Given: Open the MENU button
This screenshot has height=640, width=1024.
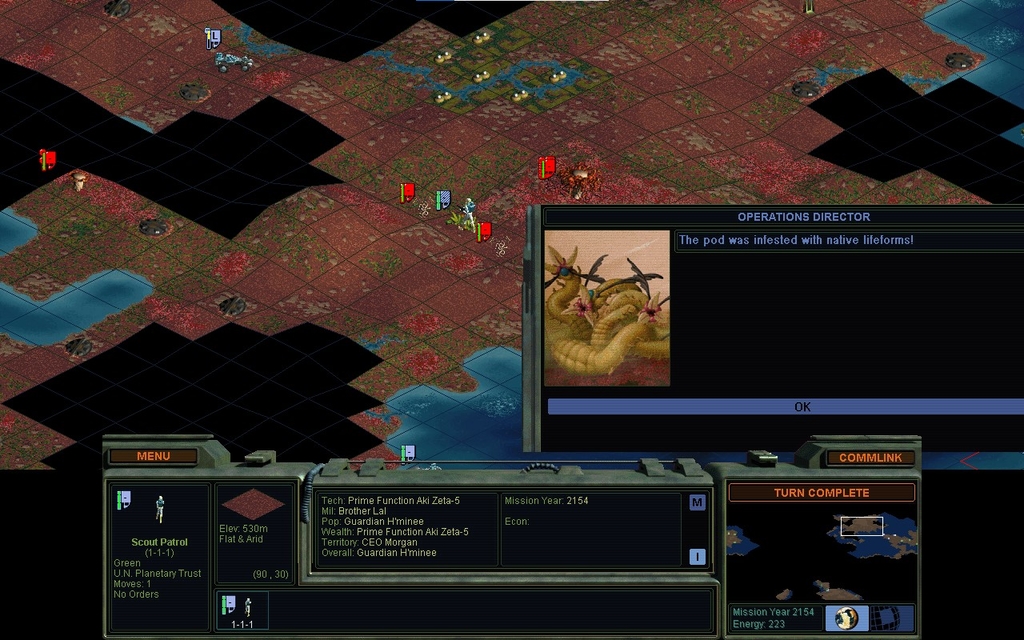Looking at the screenshot, I should (153, 457).
